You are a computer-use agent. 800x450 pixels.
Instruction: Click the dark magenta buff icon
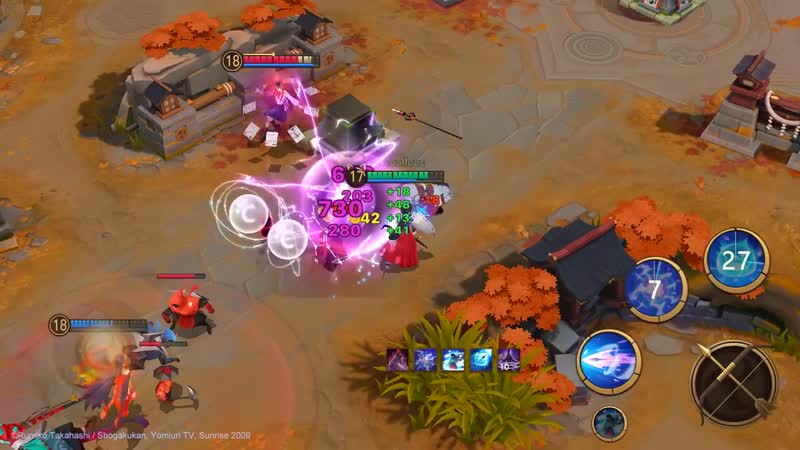(x=398, y=361)
